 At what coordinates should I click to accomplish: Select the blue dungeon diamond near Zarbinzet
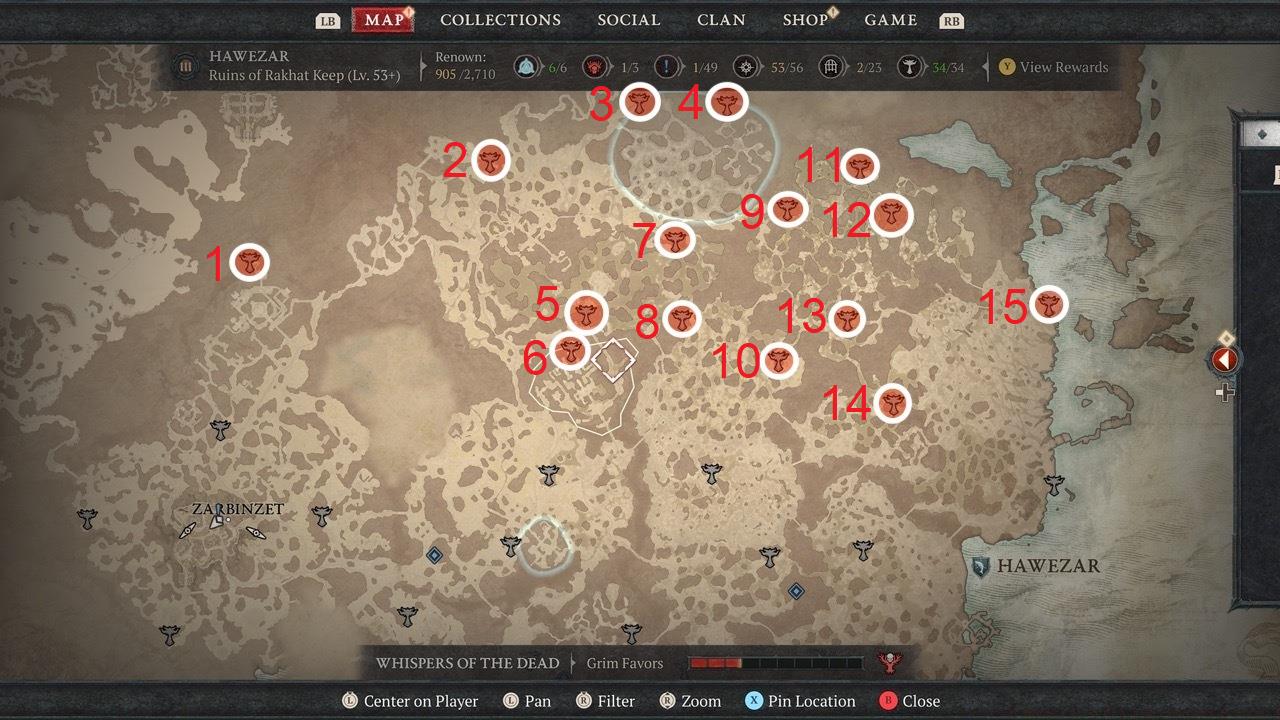pos(434,556)
